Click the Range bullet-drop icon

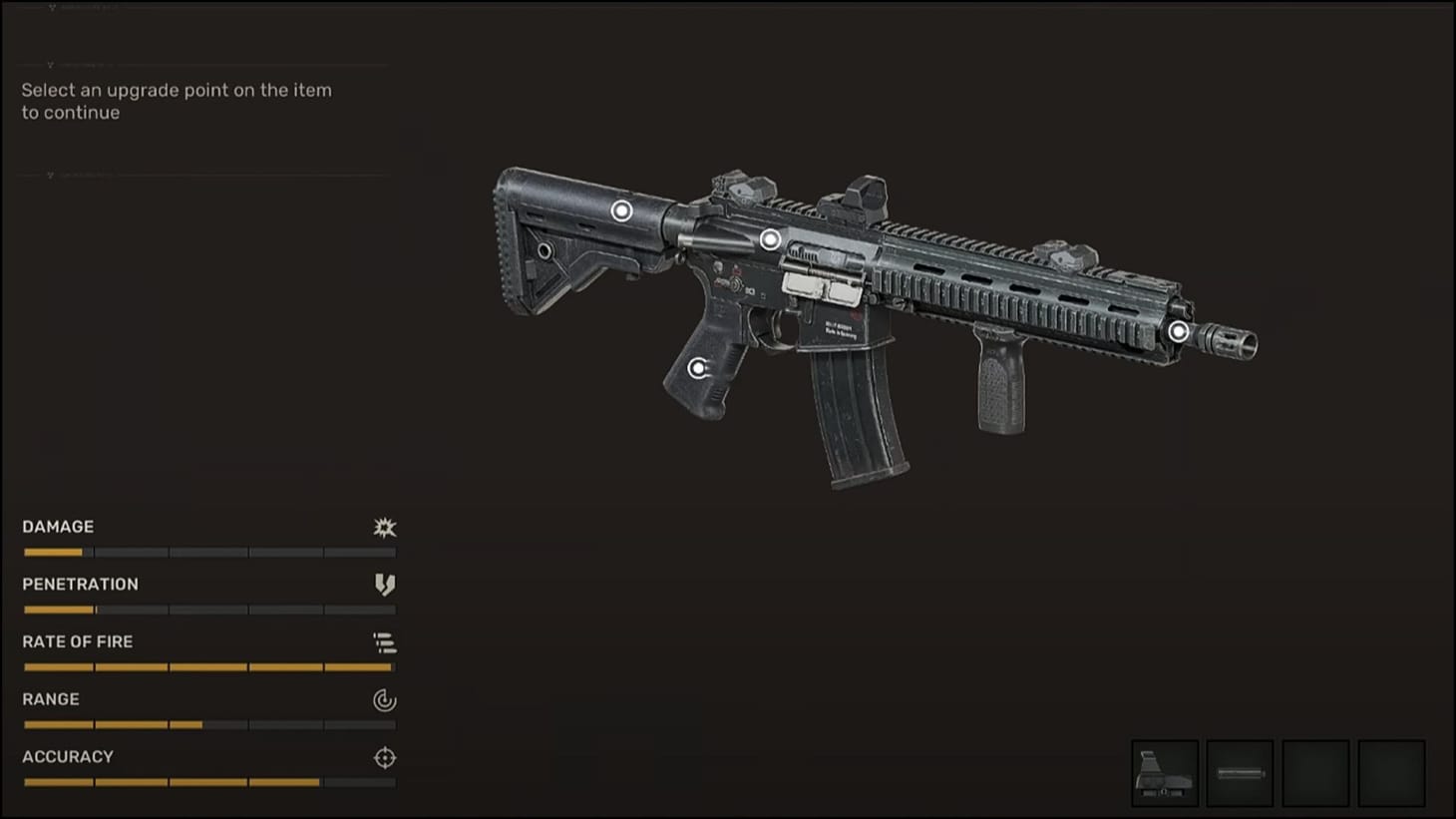coord(384,699)
